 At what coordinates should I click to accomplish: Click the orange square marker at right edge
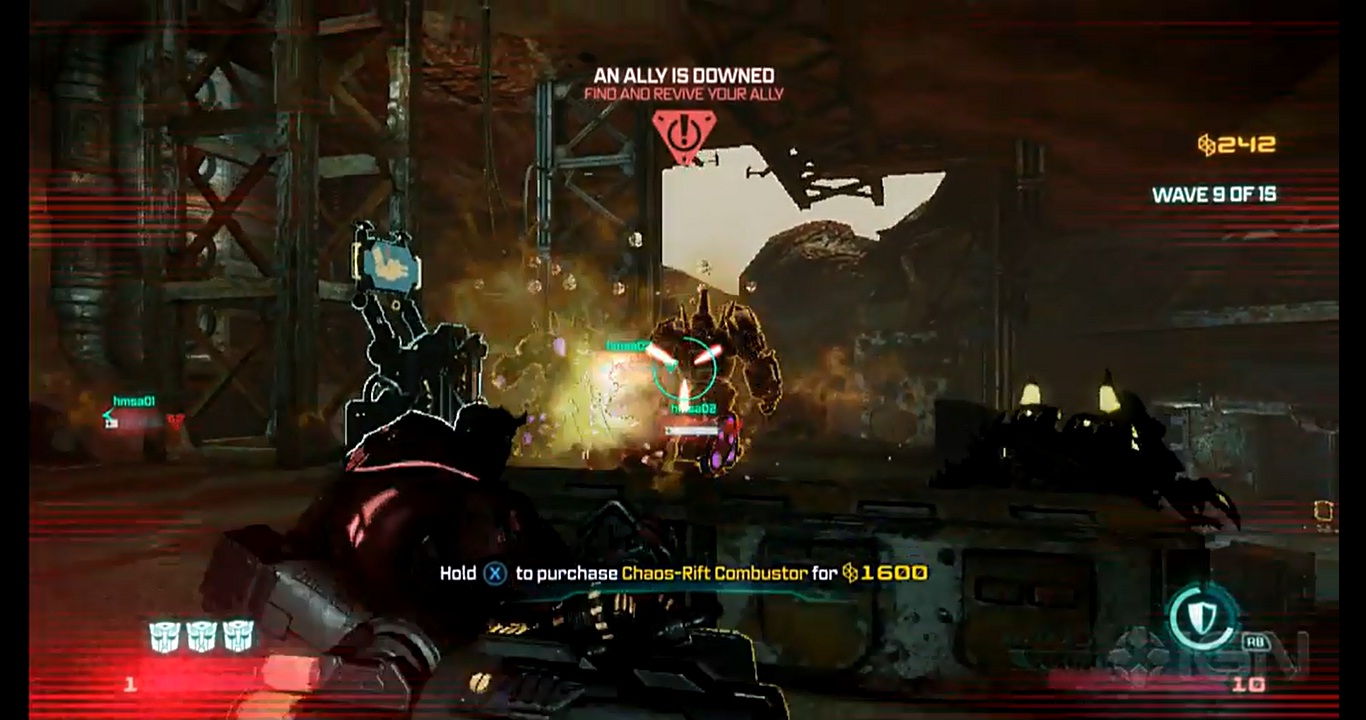click(x=1326, y=512)
